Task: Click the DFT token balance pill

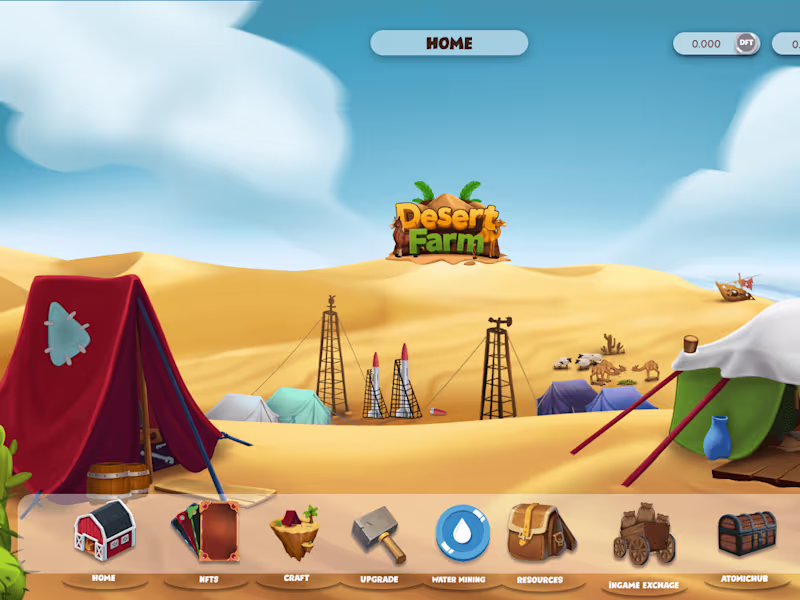Action: point(716,44)
